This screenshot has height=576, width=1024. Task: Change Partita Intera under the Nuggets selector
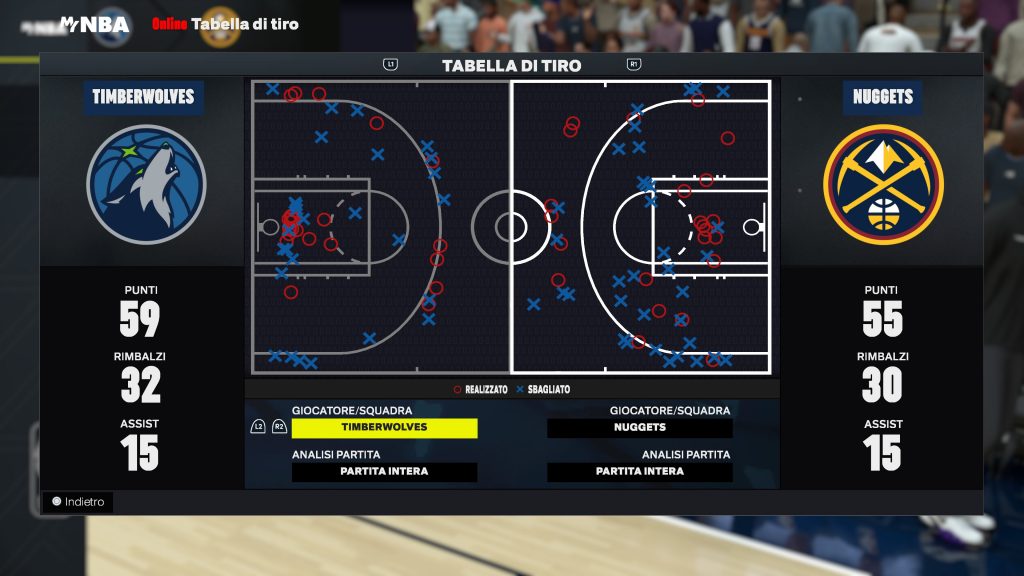[640, 472]
